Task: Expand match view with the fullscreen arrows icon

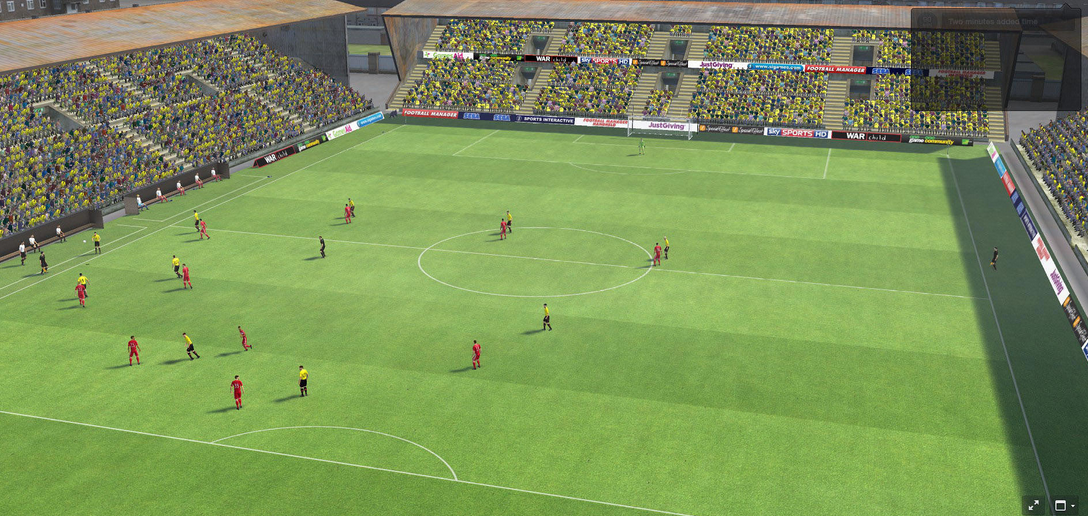Action: pyautogui.click(x=1034, y=505)
